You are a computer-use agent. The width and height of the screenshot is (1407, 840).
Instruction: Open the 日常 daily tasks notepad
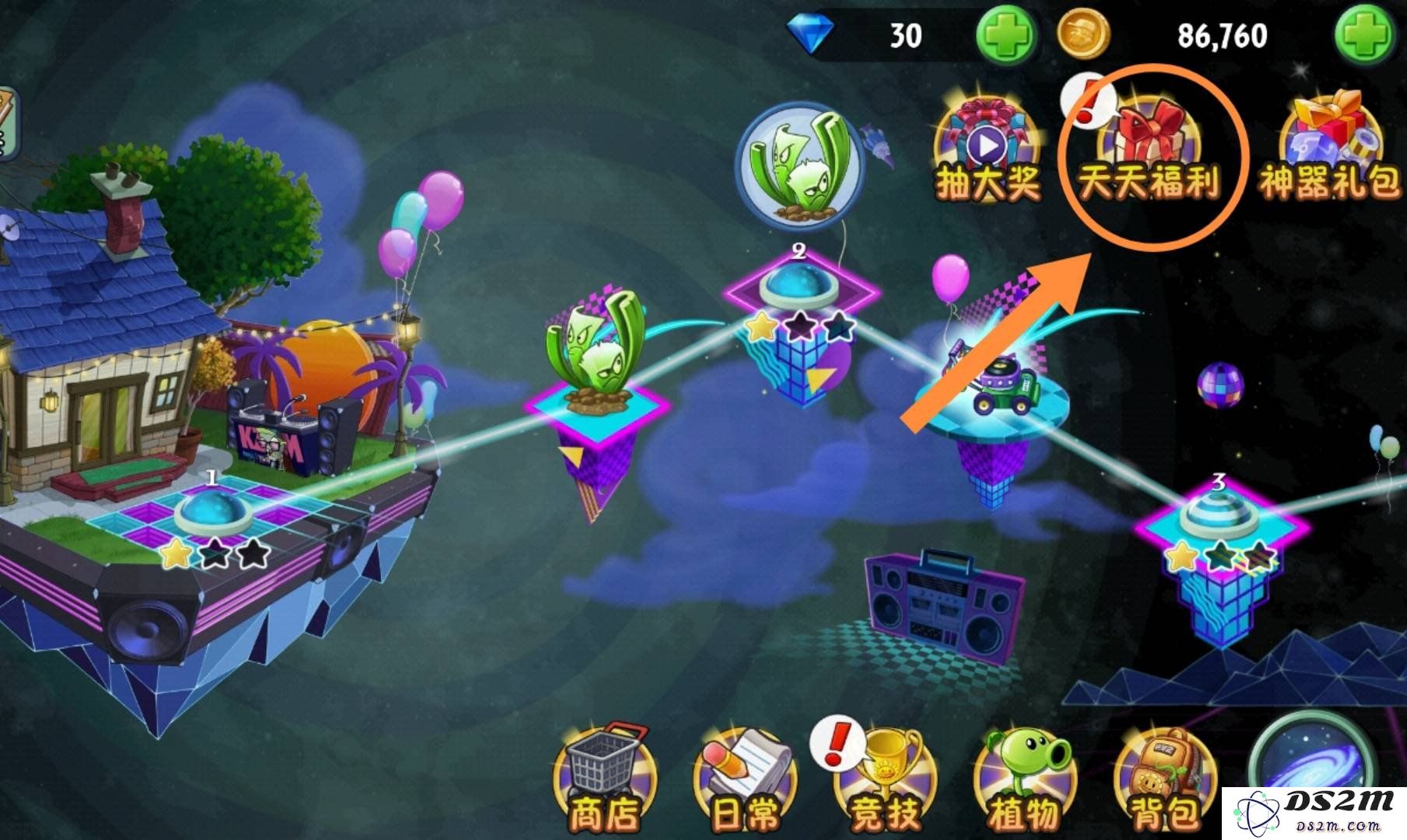pos(743,779)
